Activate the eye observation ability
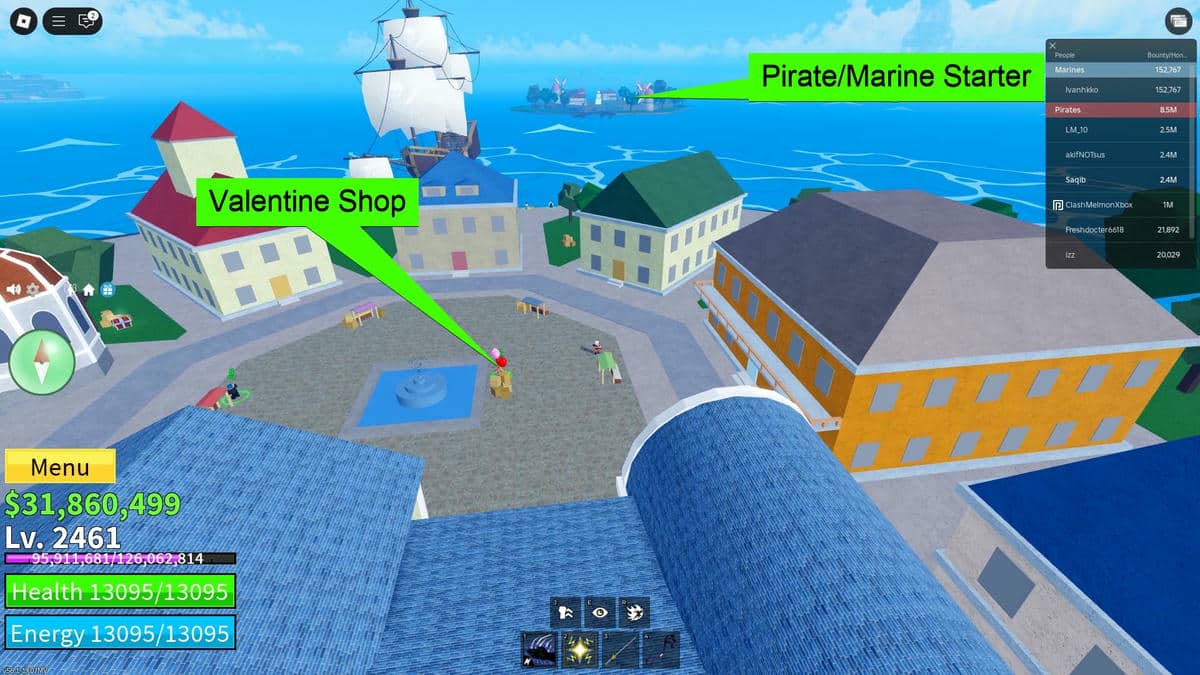The image size is (1200, 675). [600, 612]
